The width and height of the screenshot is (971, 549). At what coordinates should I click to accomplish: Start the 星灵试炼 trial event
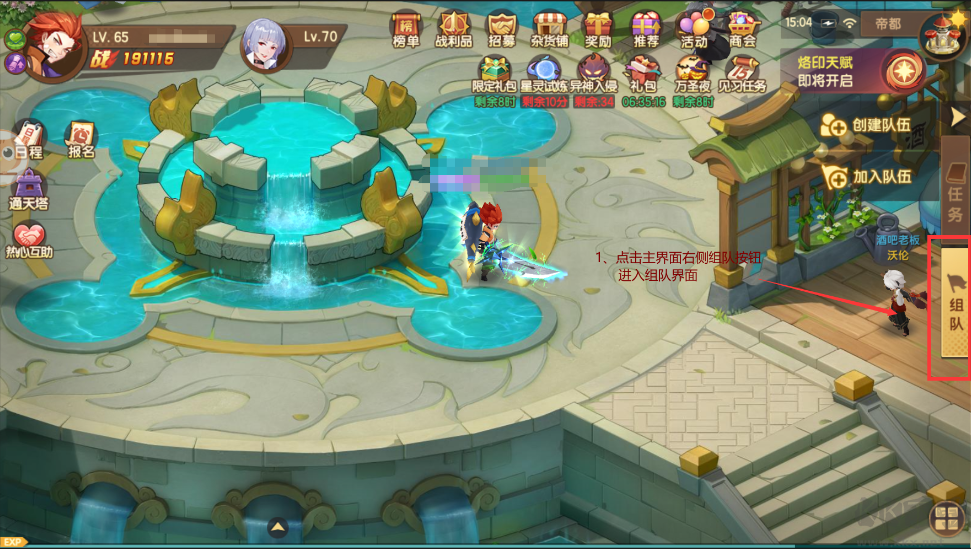click(x=545, y=76)
